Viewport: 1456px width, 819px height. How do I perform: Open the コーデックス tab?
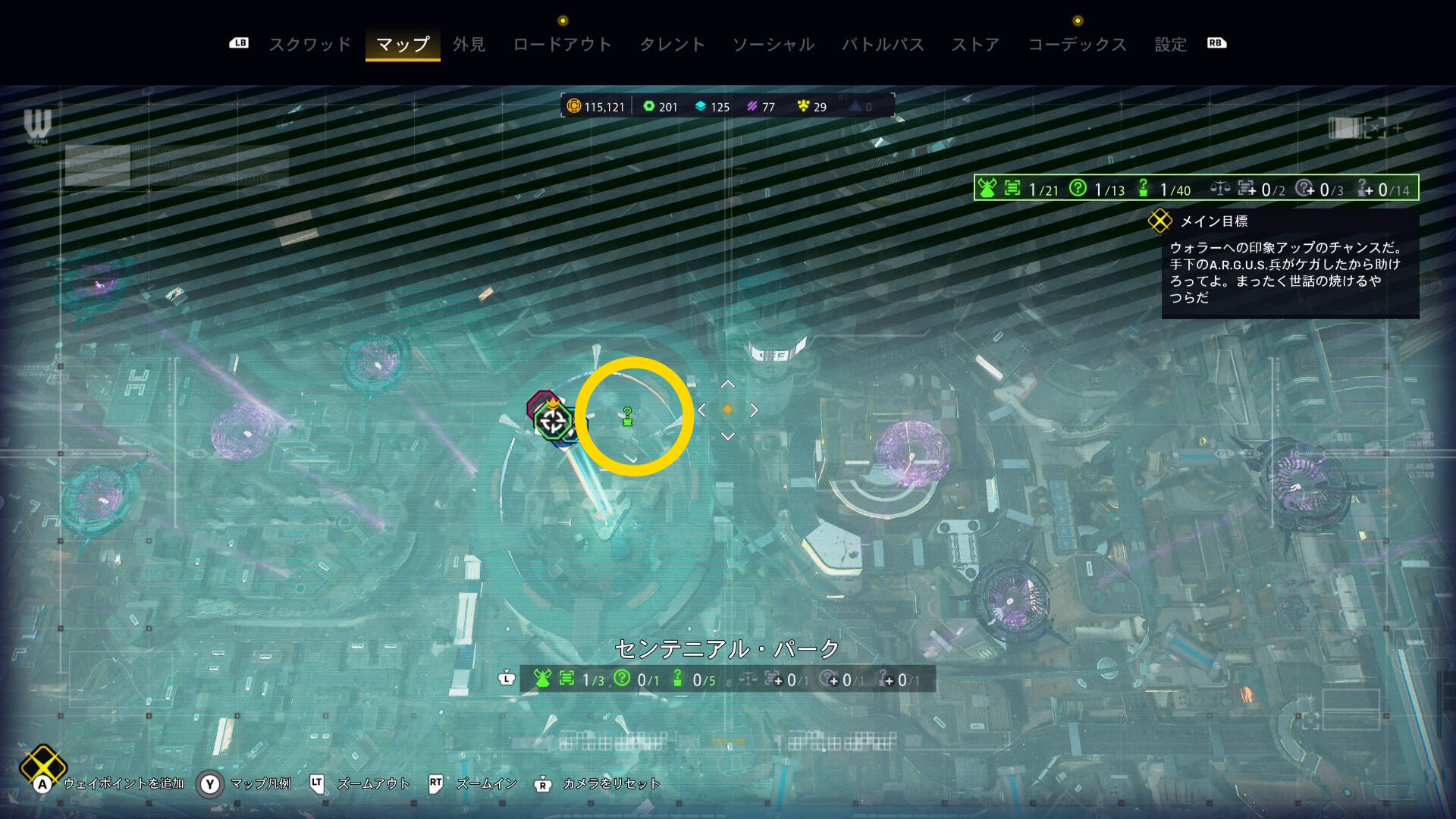click(1077, 45)
